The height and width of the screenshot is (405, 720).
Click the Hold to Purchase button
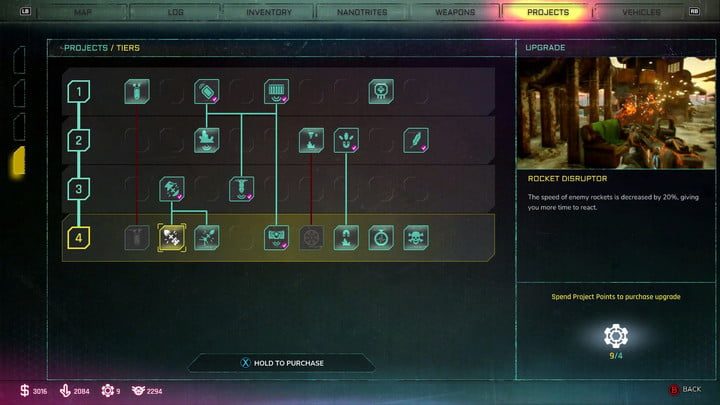(281, 363)
